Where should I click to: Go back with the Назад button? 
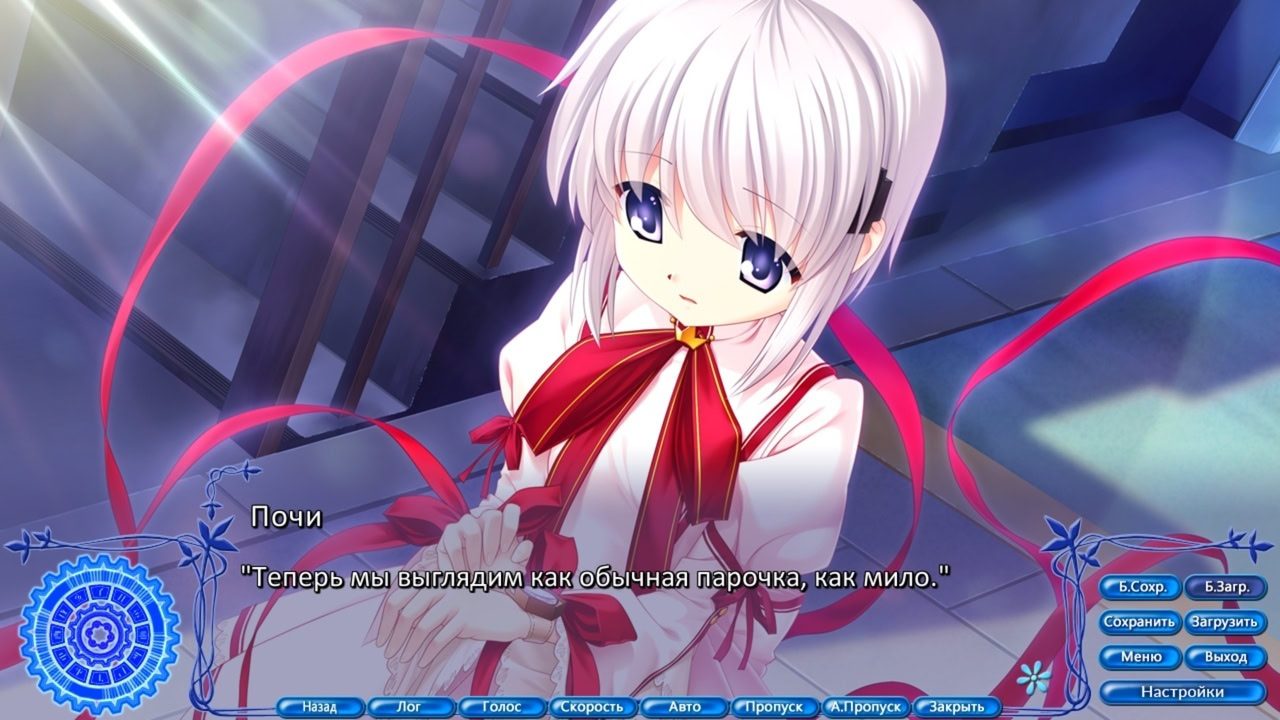point(322,706)
